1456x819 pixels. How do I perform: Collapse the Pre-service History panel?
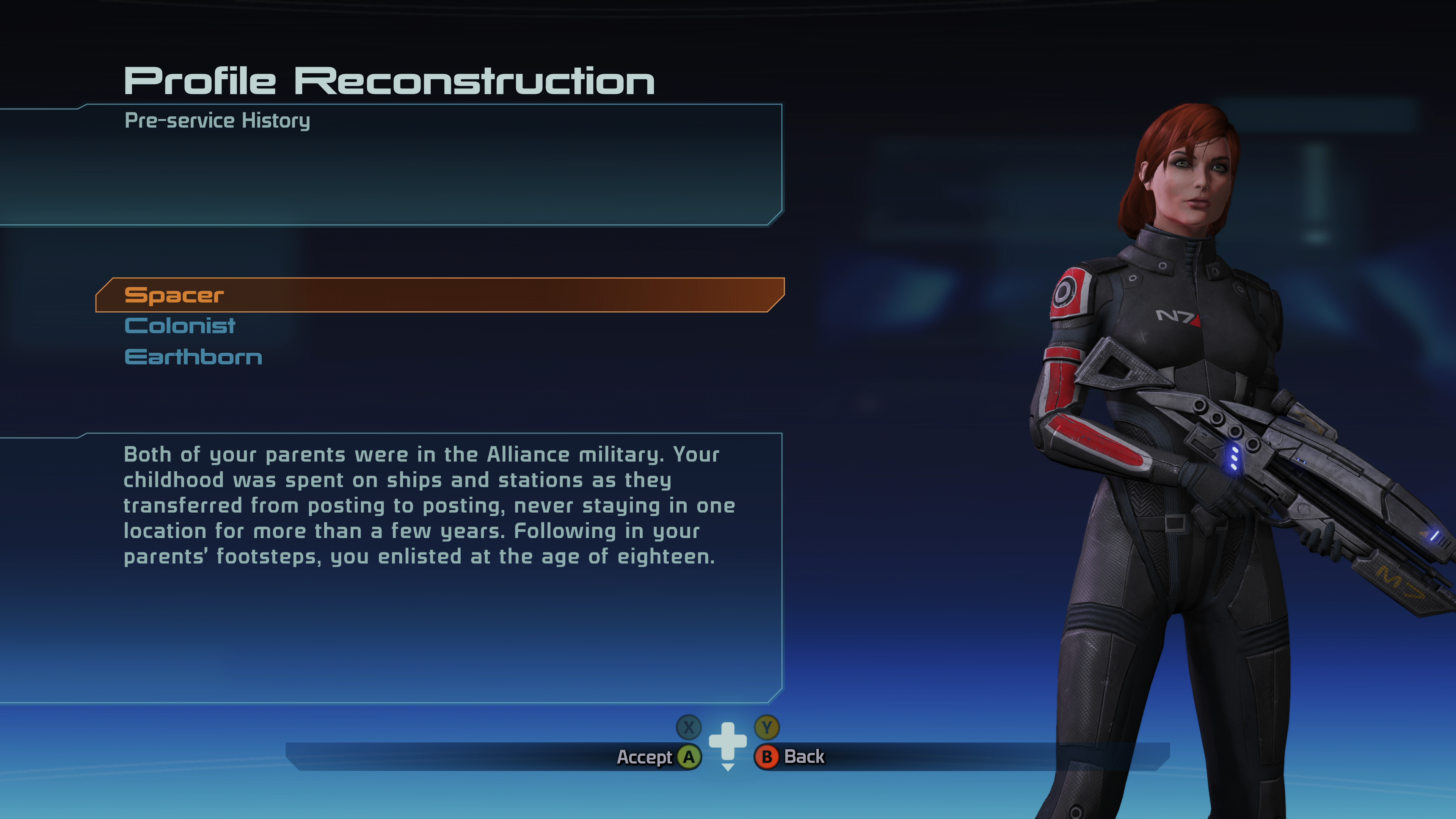[218, 120]
